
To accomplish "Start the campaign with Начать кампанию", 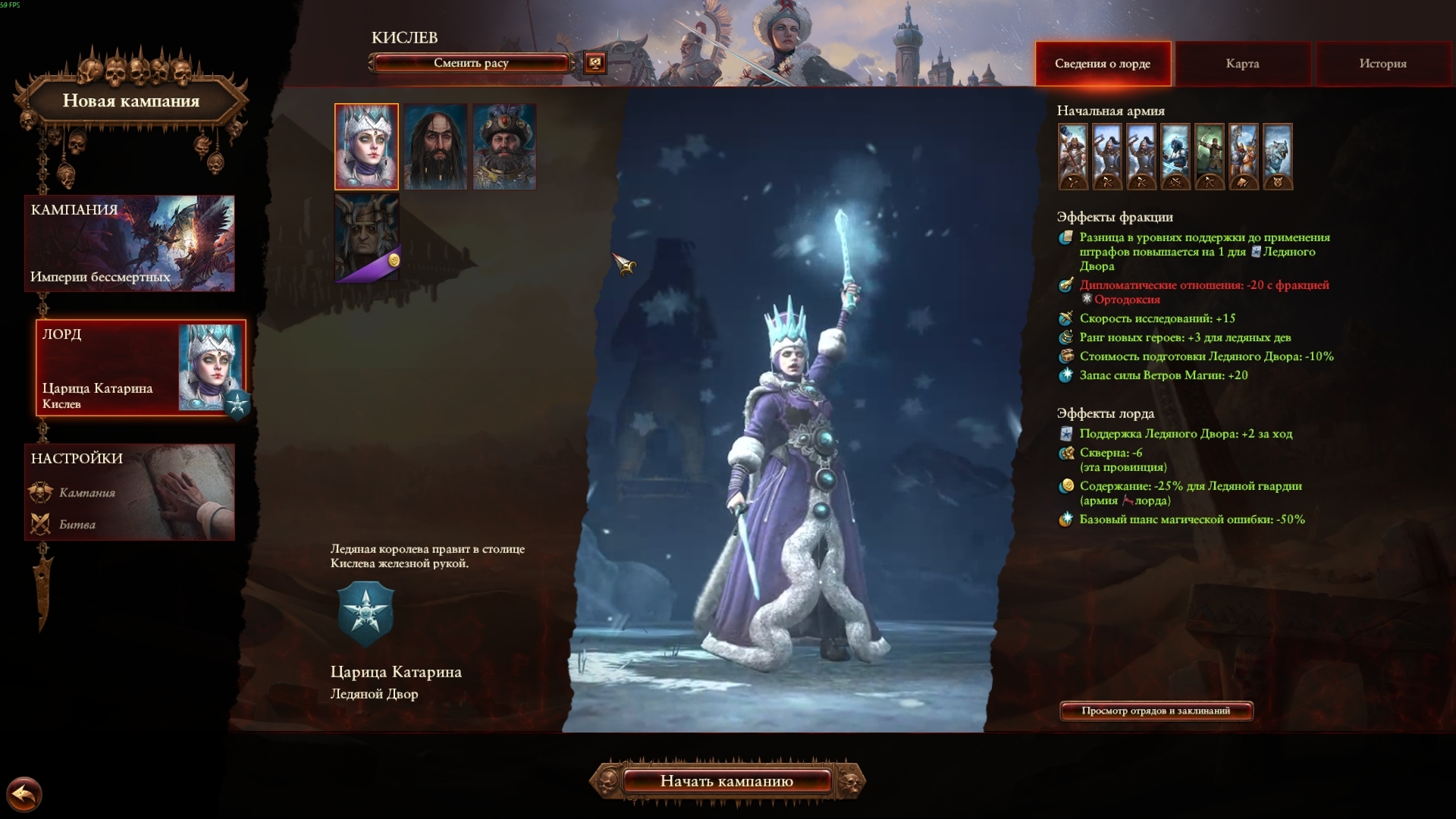I will tap(726, 781).
